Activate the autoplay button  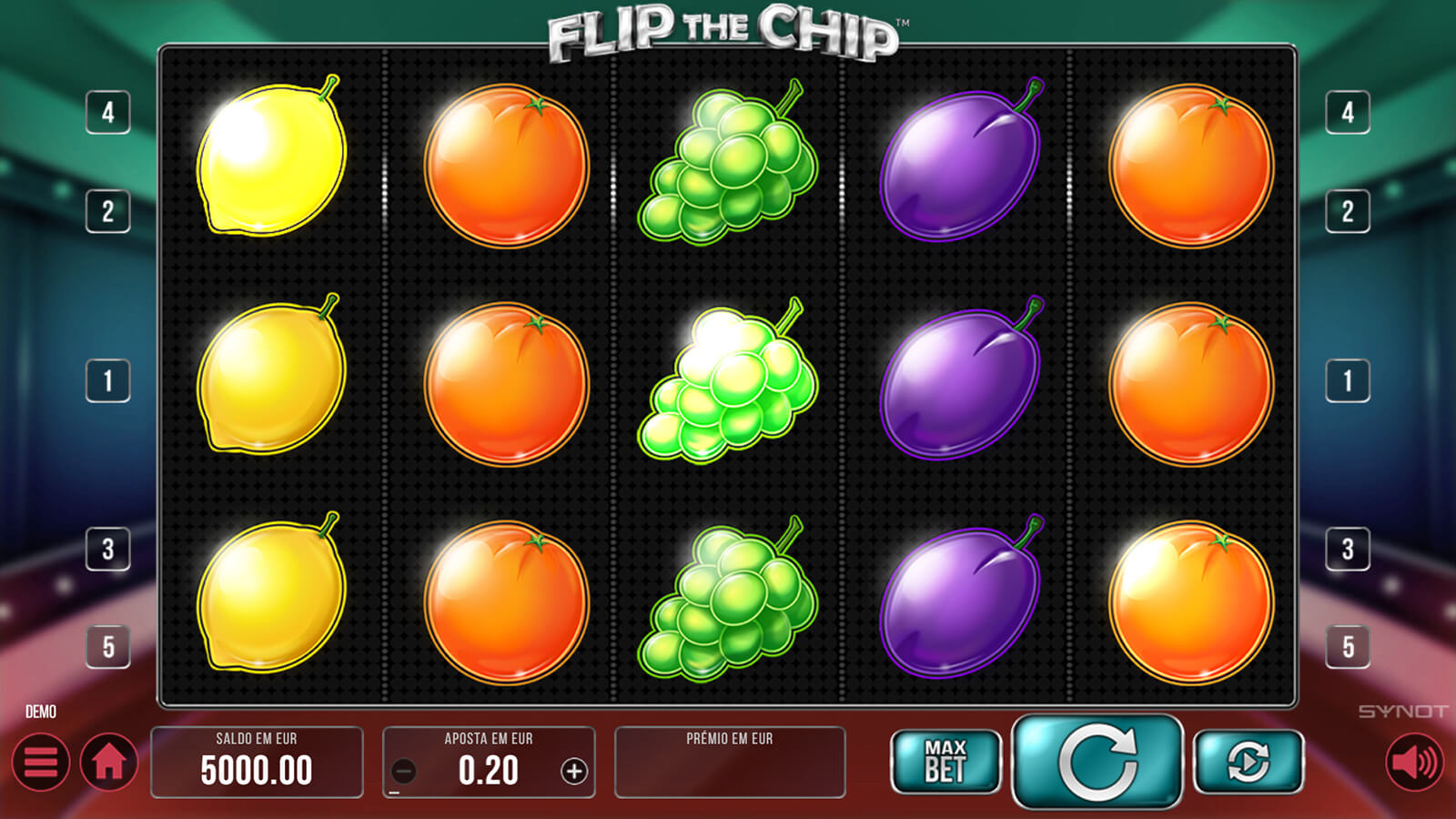1248,762
